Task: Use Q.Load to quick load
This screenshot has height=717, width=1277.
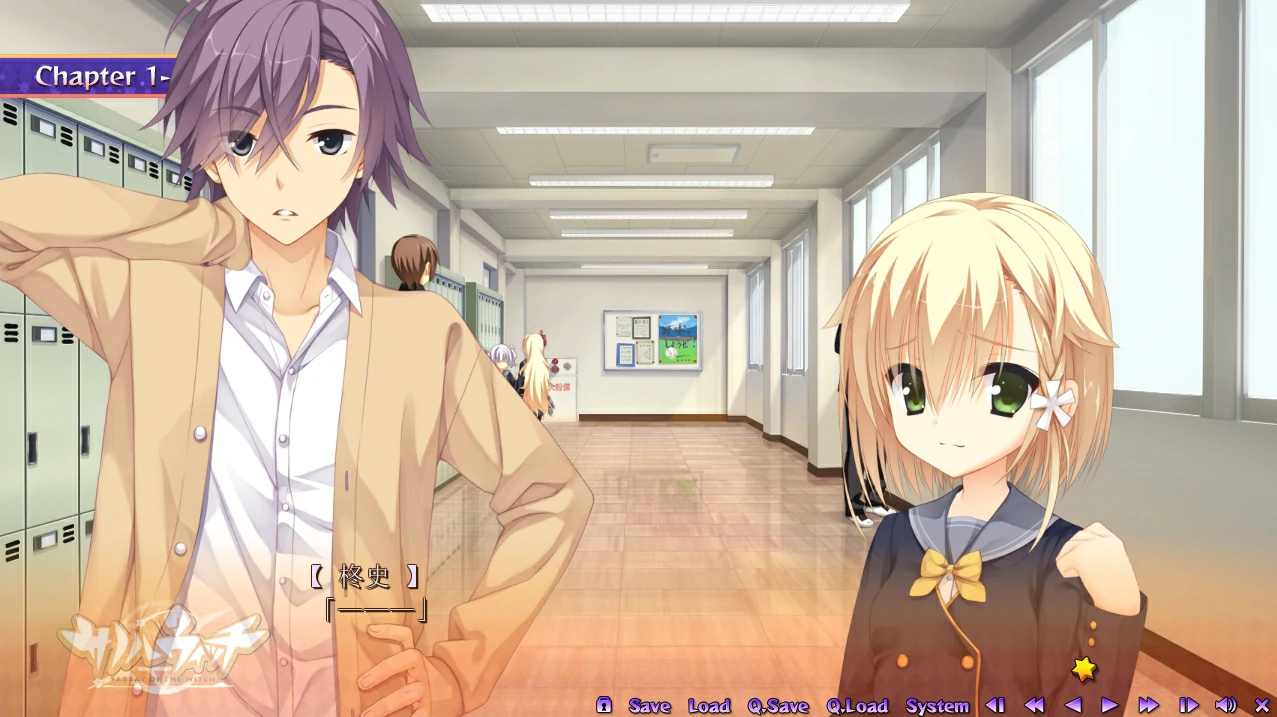Action: 857,706
